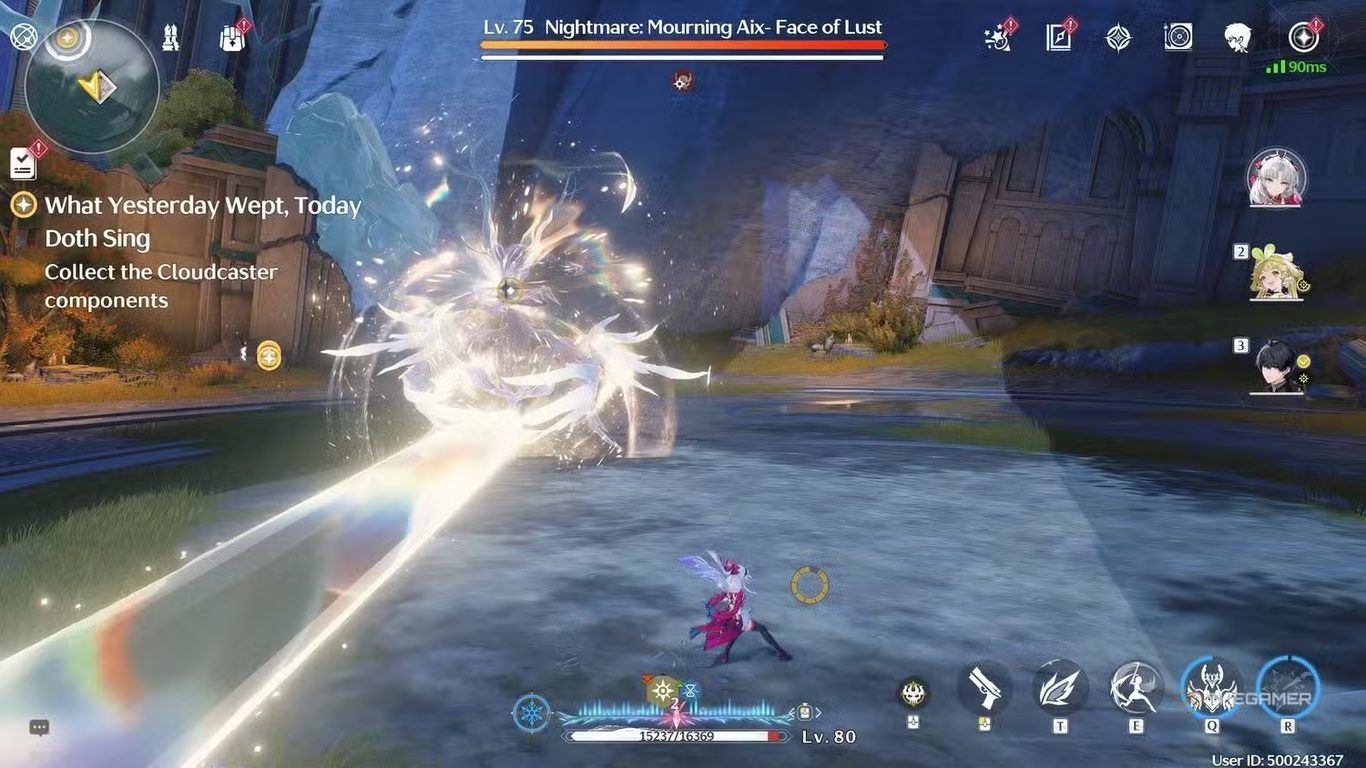Open the chat bubble icon
This screenshot has width=1366, height=768.
click(39, 728)
